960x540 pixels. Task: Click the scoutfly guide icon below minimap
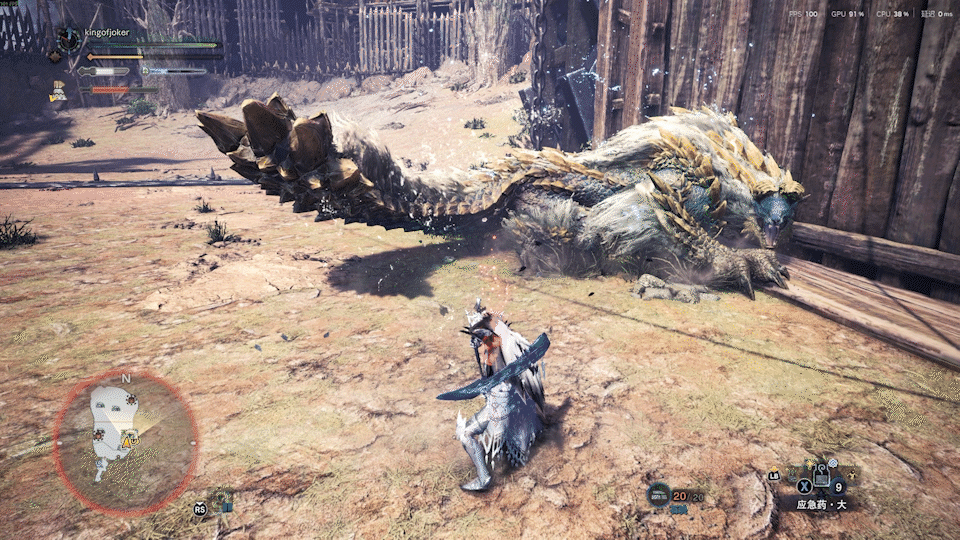223,502
